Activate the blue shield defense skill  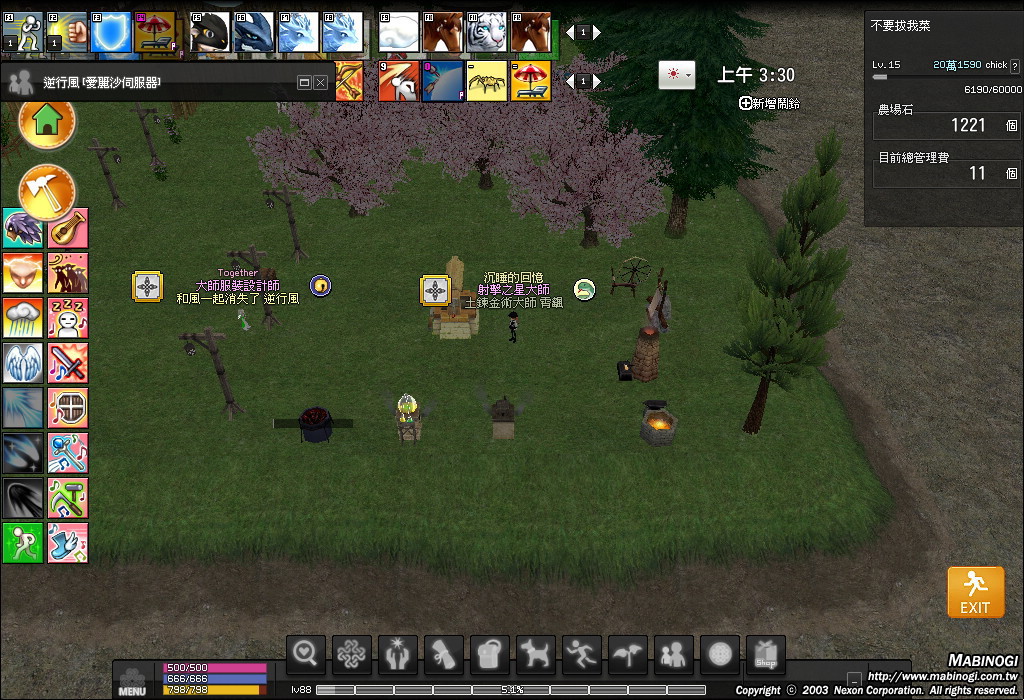pos(108,32)
